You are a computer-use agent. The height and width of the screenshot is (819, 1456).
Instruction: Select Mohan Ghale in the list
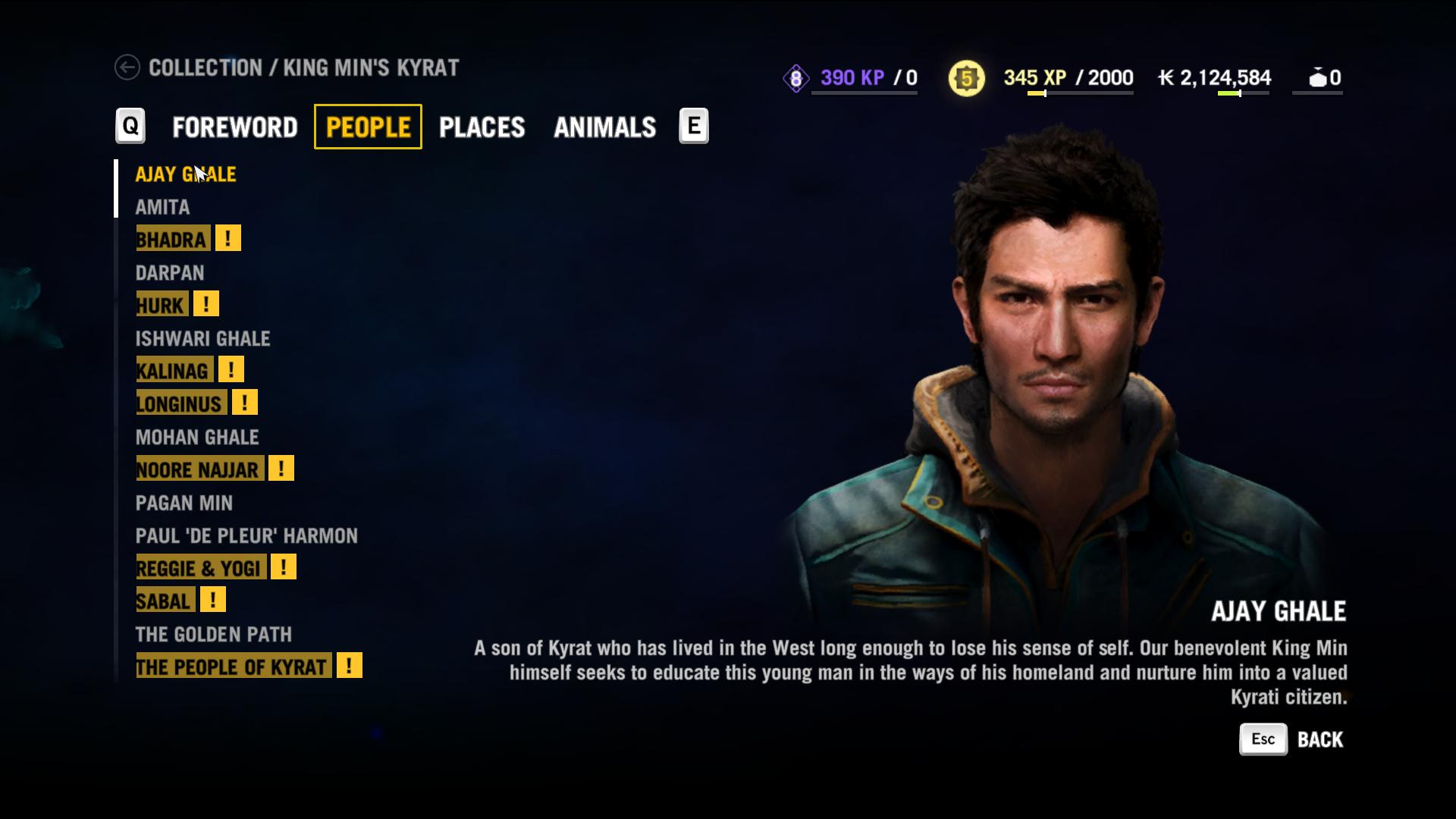click(197, 438)
